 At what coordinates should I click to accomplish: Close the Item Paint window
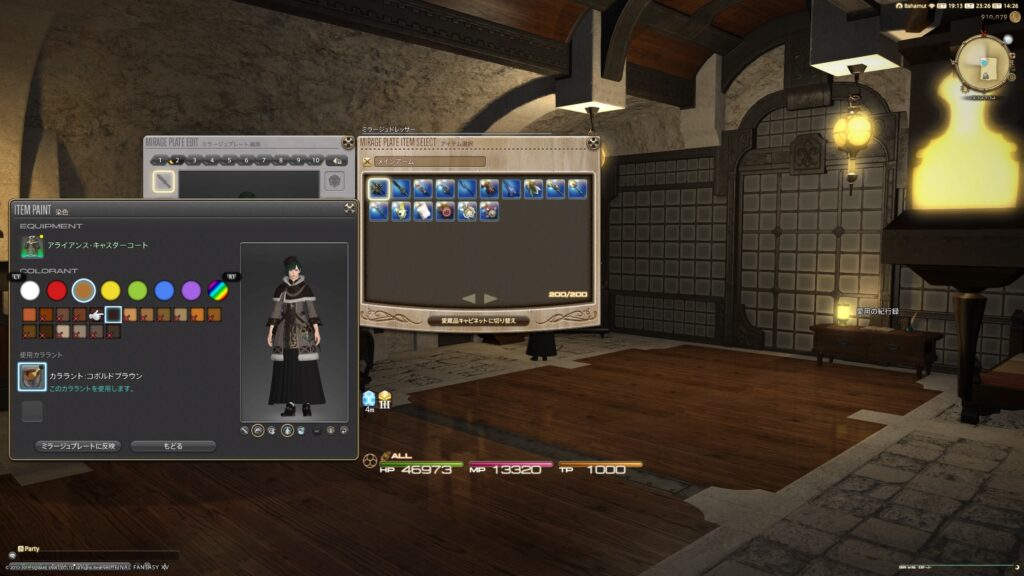349,208
